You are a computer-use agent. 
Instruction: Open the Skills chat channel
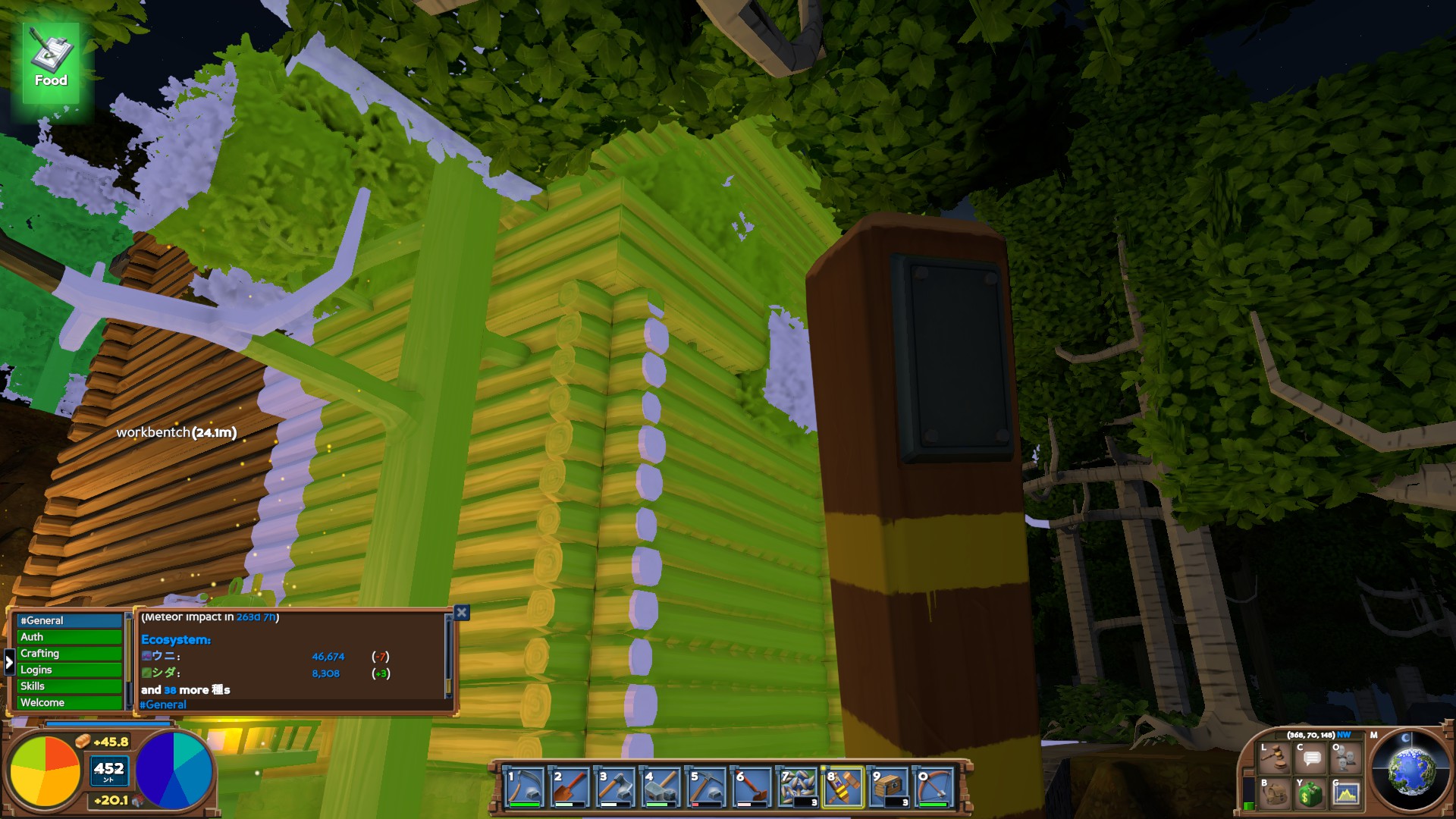click(69, 686)
